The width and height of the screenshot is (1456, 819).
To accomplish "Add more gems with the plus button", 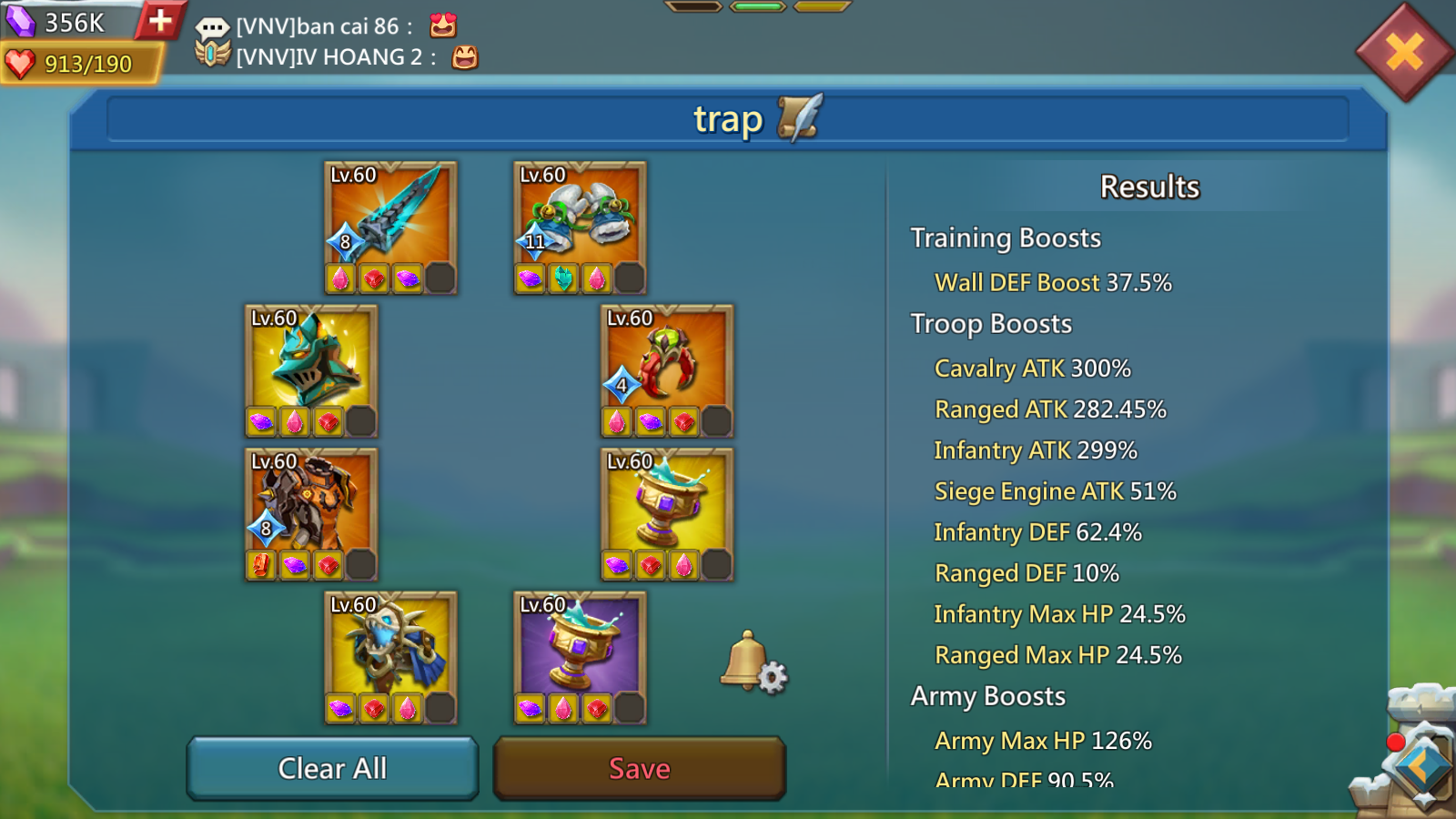I will [x=160, y=20].
